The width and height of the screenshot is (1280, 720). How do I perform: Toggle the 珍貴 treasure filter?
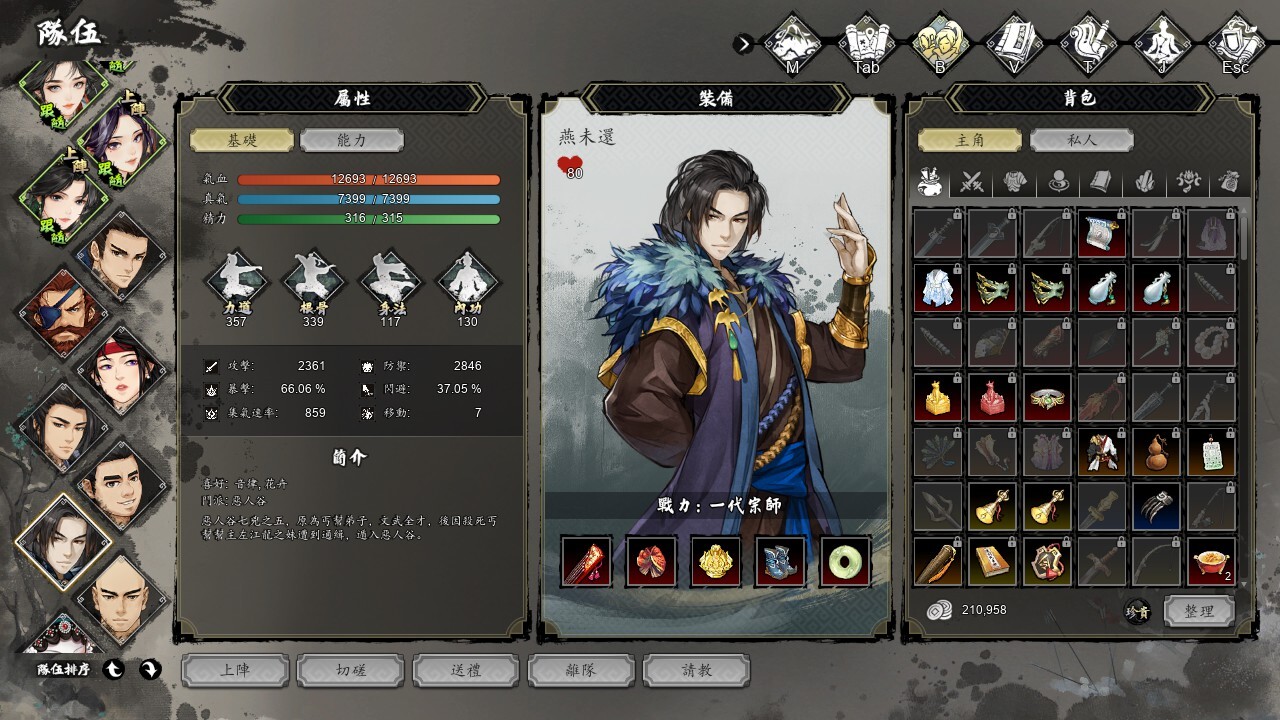coord(1138,612)
